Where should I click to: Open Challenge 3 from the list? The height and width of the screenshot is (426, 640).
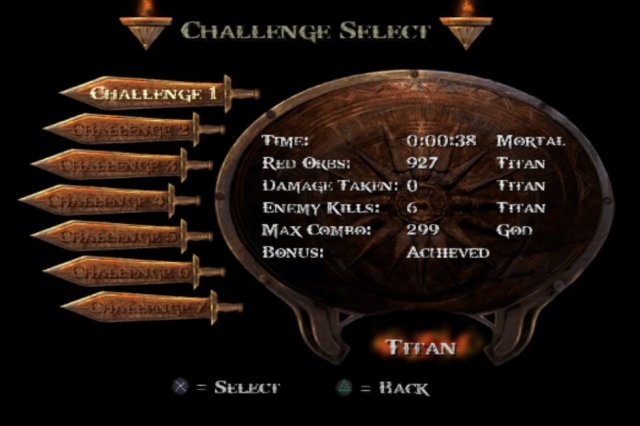pos(118,165)
